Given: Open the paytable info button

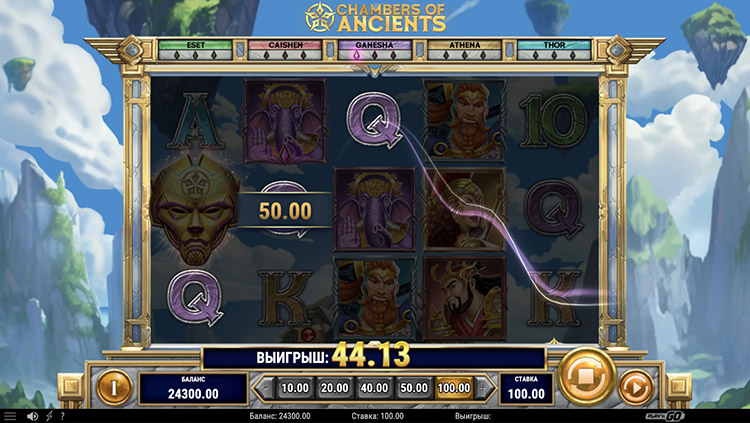Looking at the screenshot, I should coord(113,385).
